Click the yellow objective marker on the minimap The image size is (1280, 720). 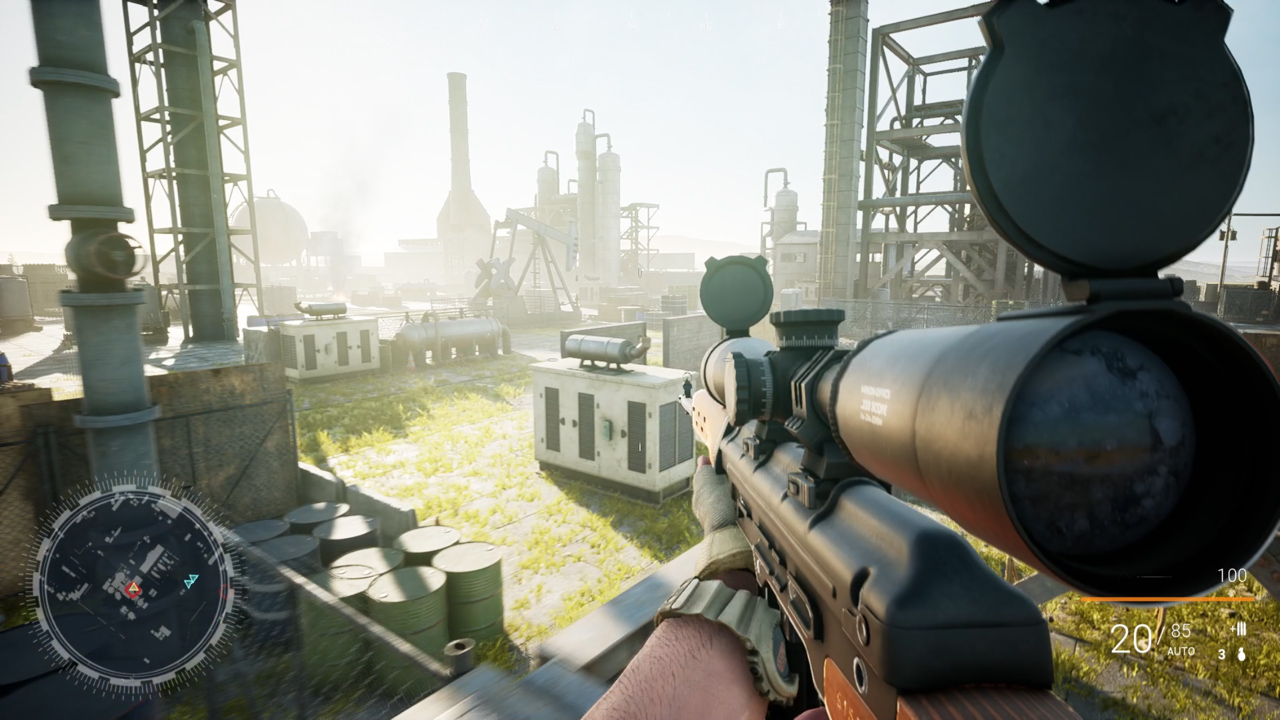pos(133,588)
